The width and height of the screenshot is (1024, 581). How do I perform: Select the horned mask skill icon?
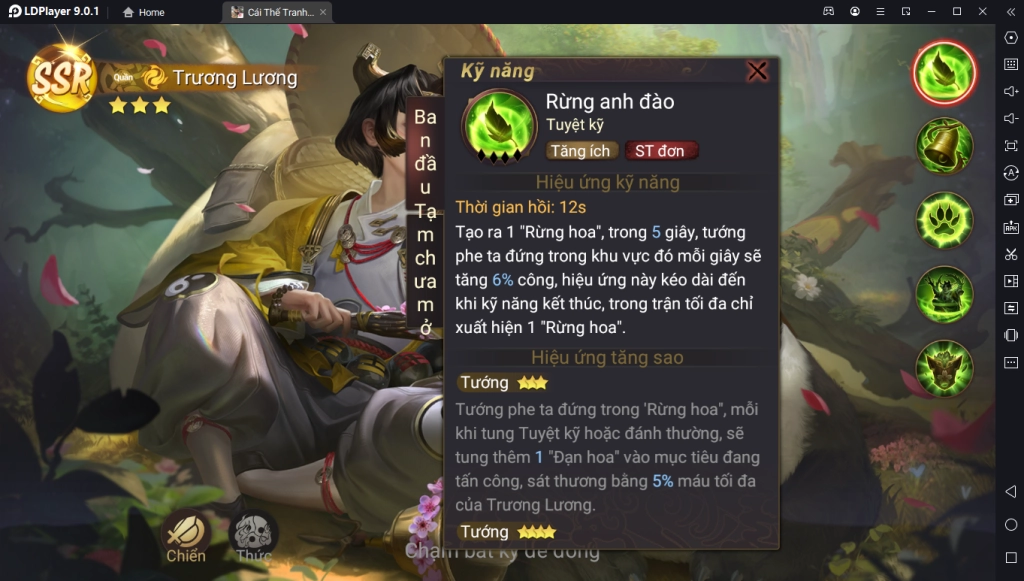[x=944, y=367]
